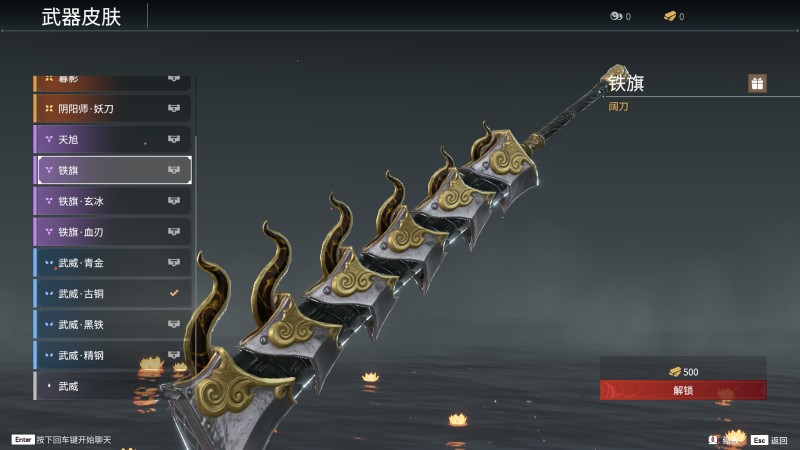Select the 阴阳师·妖刀 skin row
Image resolution: width=800 pixels, height=450 pixels.
112,108
